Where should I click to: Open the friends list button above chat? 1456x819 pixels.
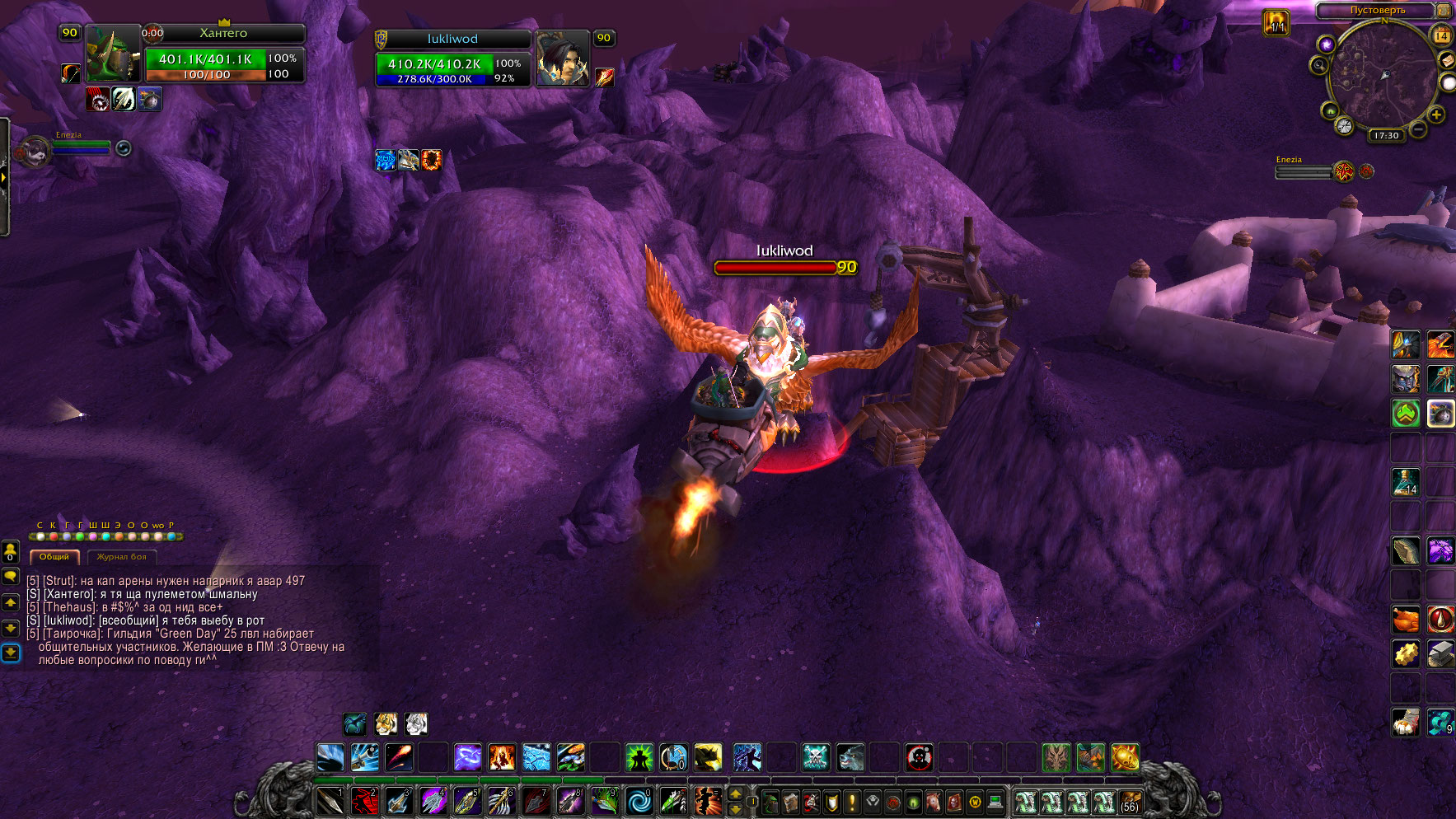click(x=11, y=550)
